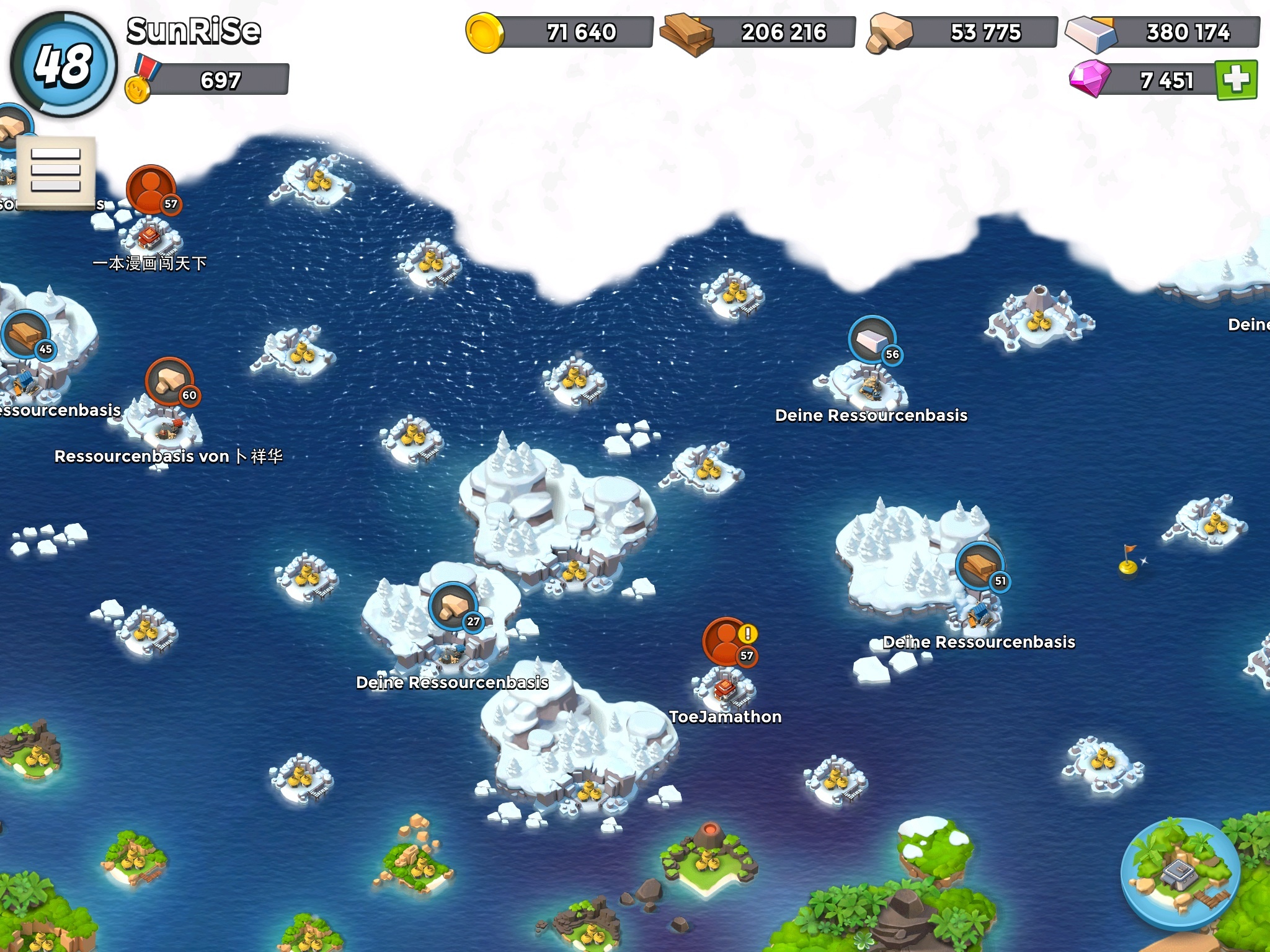Select the level 48 experience badge
This screenshot has width=1270, height=952.
coord(63,64)
